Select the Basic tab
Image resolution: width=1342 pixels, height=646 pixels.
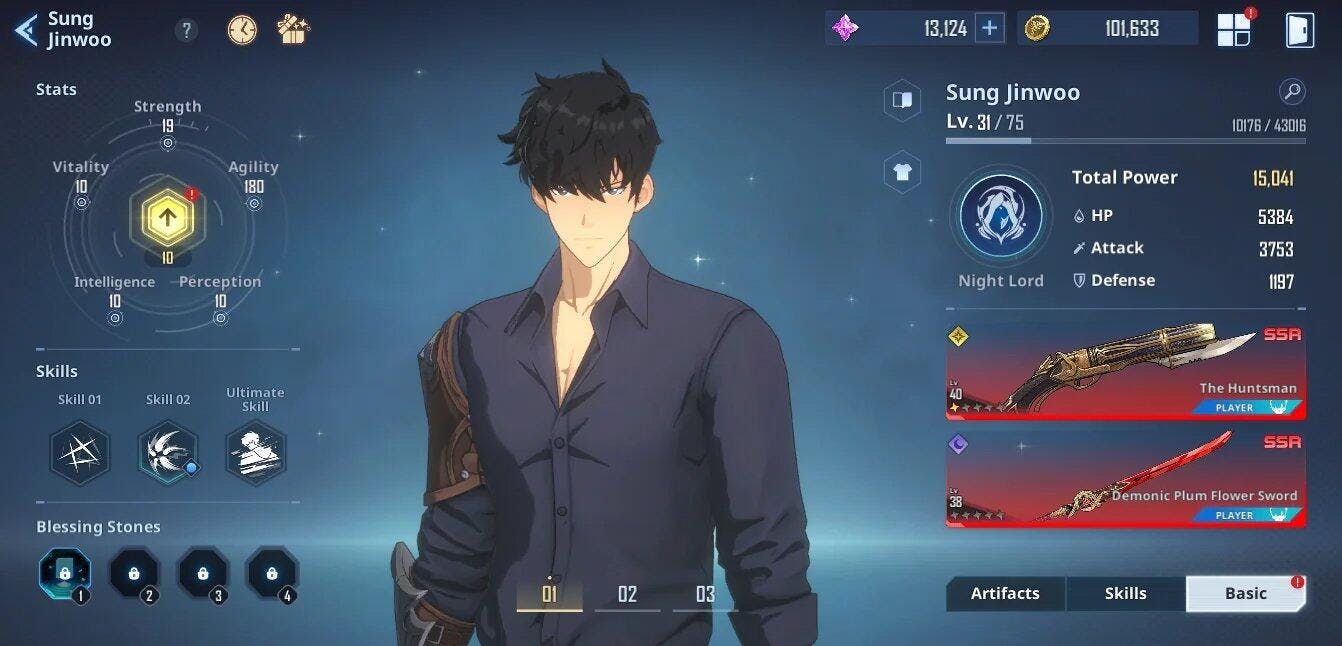click(1245, 593)
